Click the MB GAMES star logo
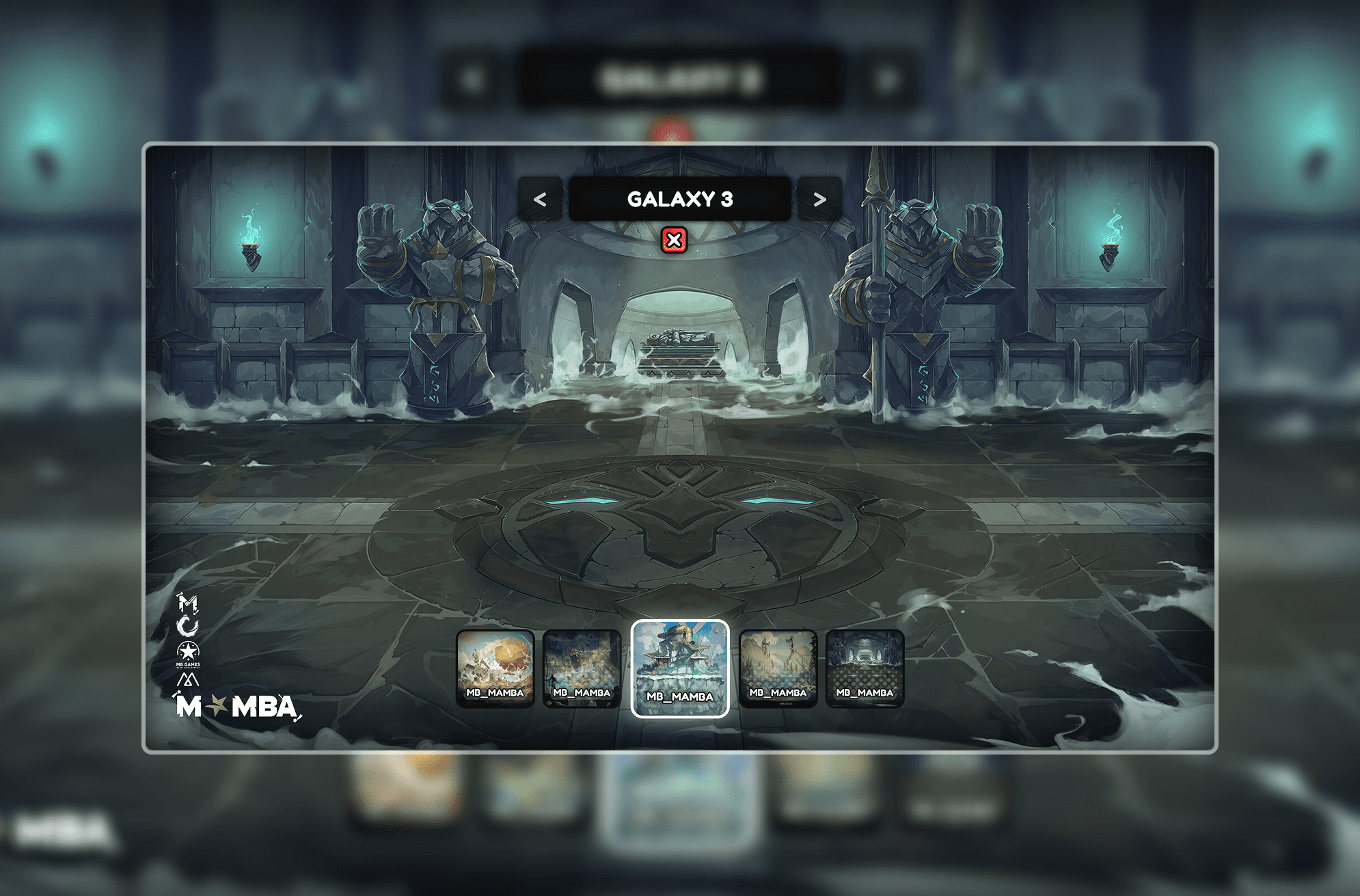 point(188,653)
